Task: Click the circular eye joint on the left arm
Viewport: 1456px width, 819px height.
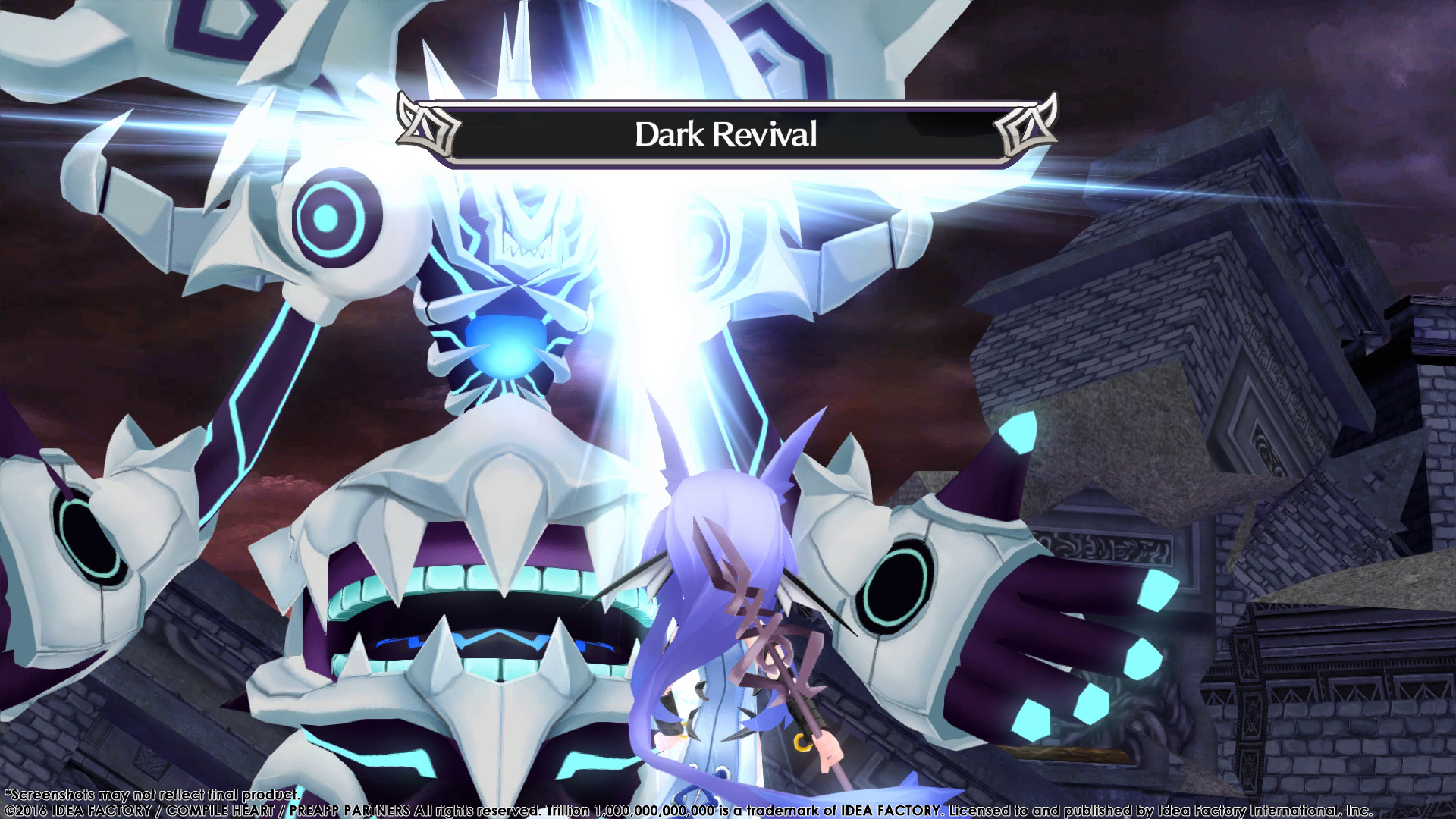Action: coord(330,220)
